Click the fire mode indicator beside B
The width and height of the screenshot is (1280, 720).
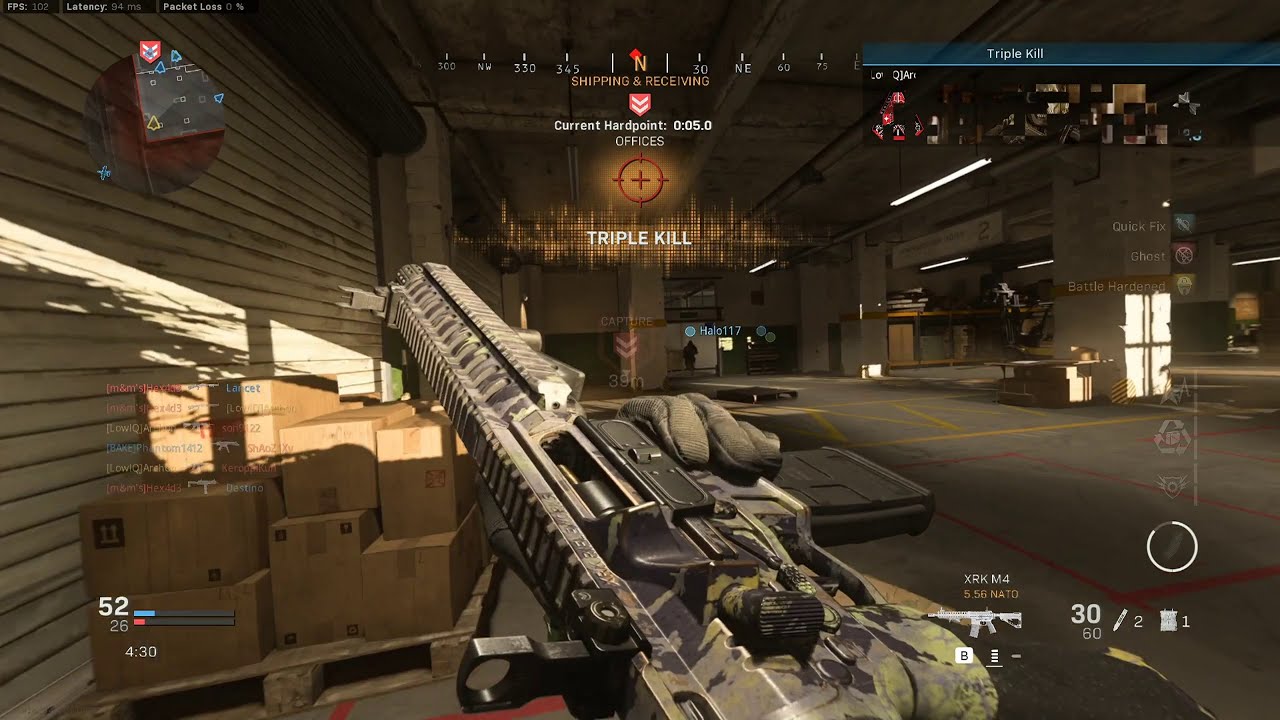[x=995, y=656]
